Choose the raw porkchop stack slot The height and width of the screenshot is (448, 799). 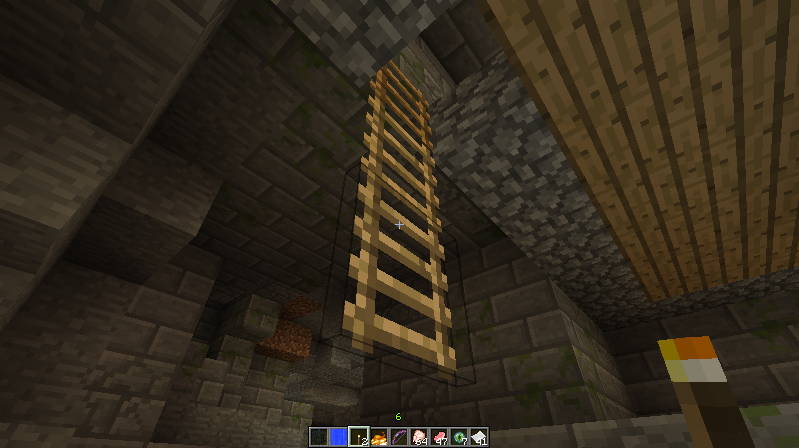click(x=439, y=437)
